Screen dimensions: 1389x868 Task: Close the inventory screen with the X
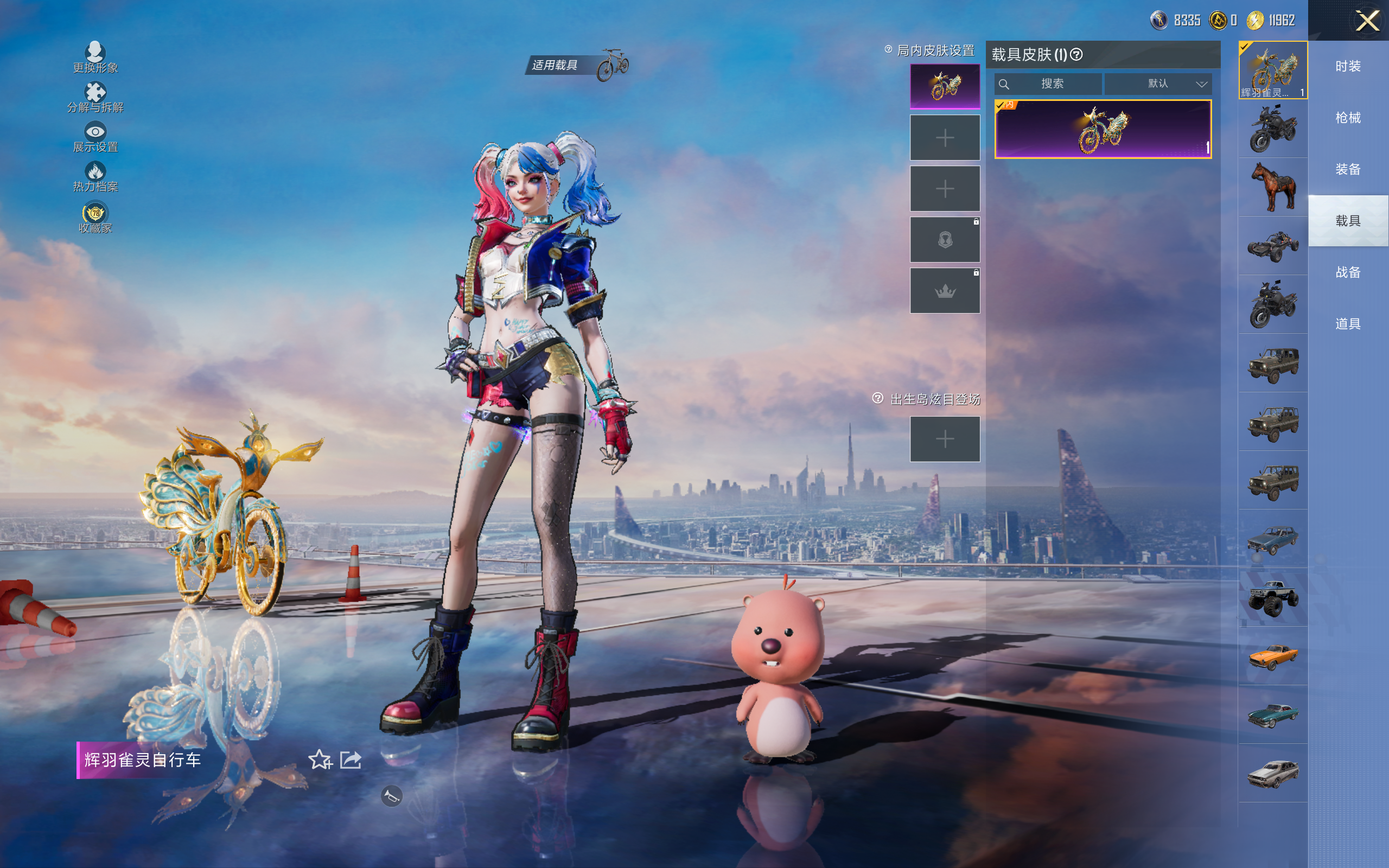tap(1367, 21)
